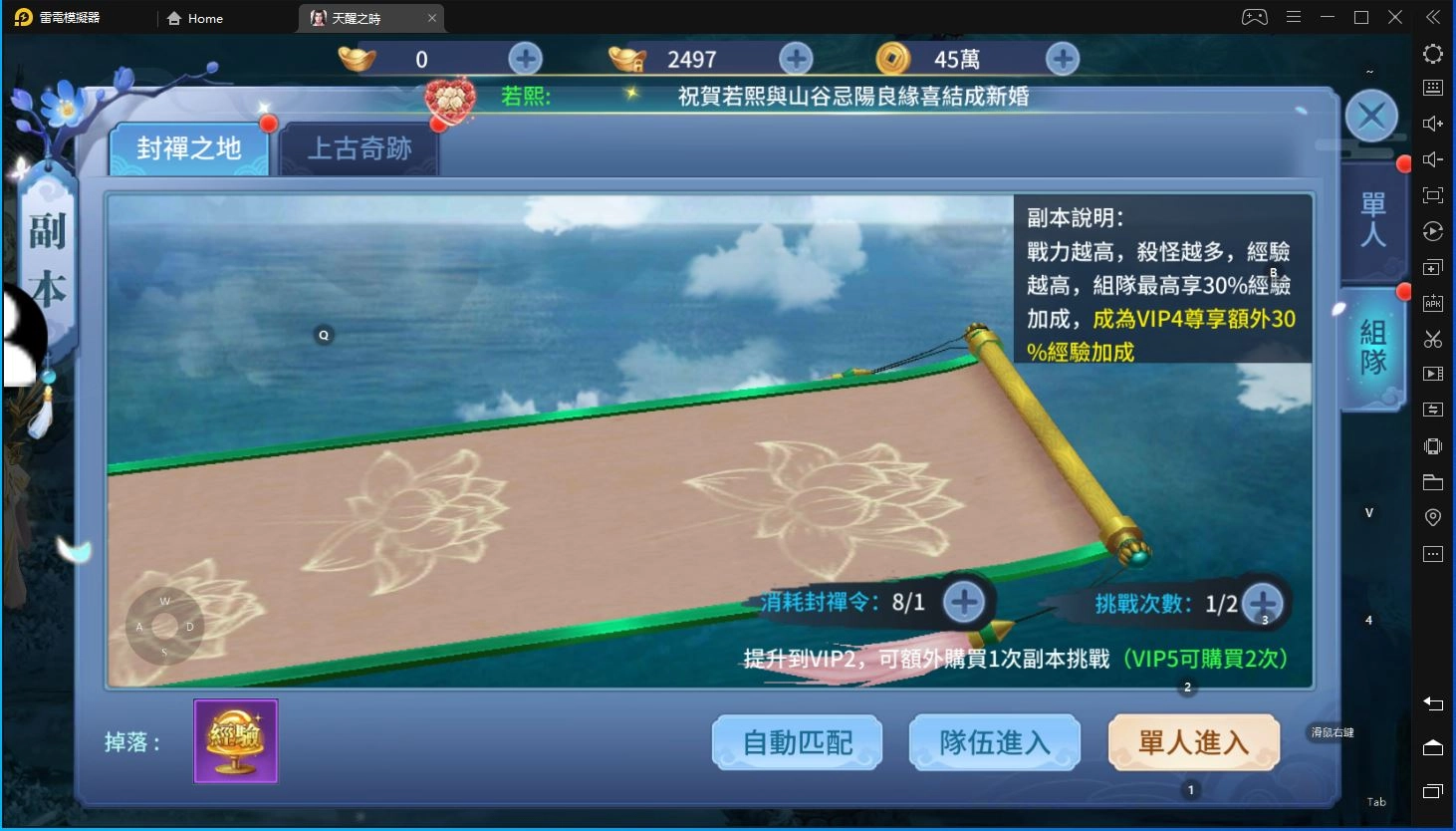The image size is (1456, 831).
Task: Switch to the 上古奇跡 tab
Action: point(360,147)
